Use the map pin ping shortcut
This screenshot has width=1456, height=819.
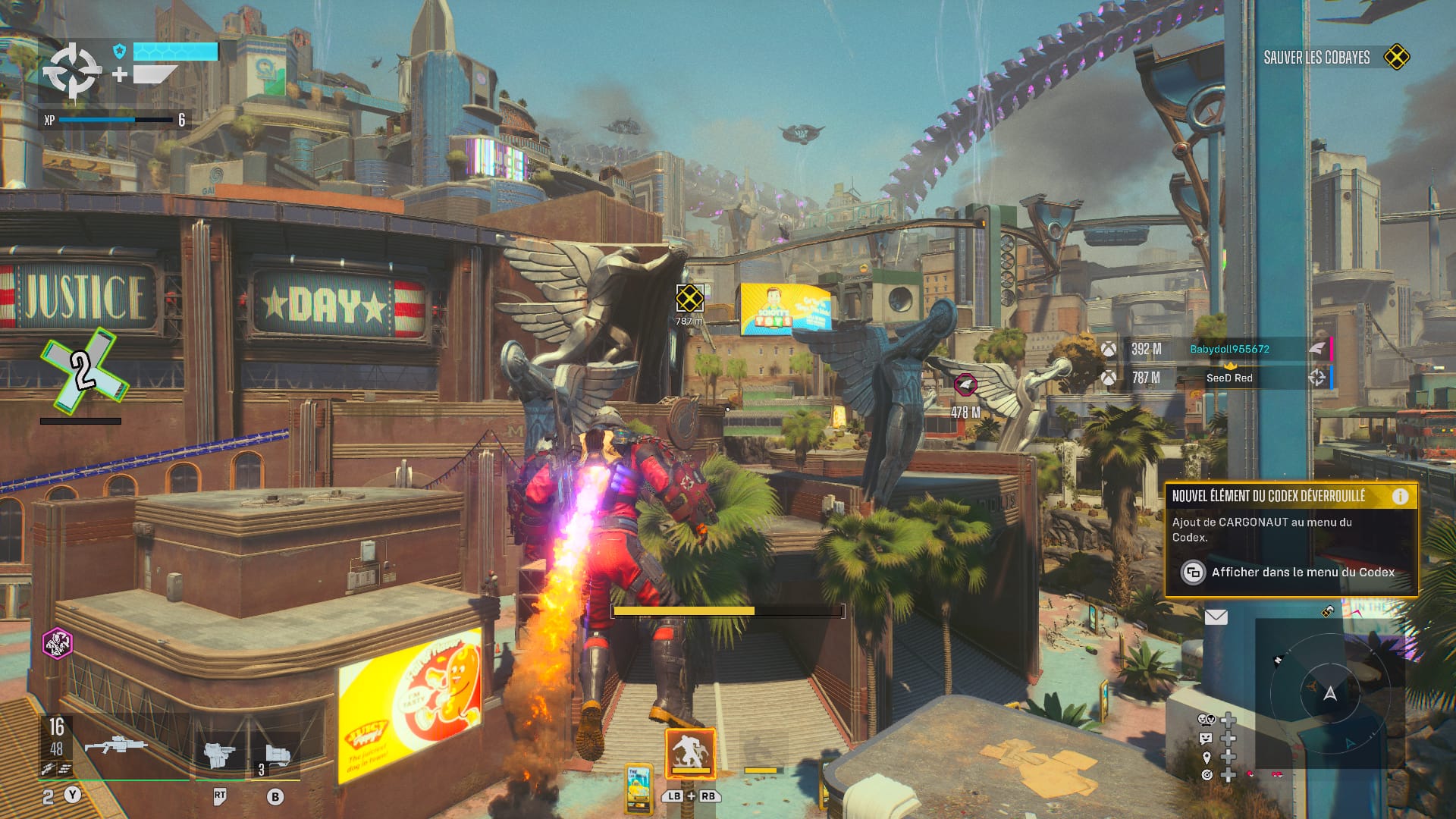tap(1206, 757)
